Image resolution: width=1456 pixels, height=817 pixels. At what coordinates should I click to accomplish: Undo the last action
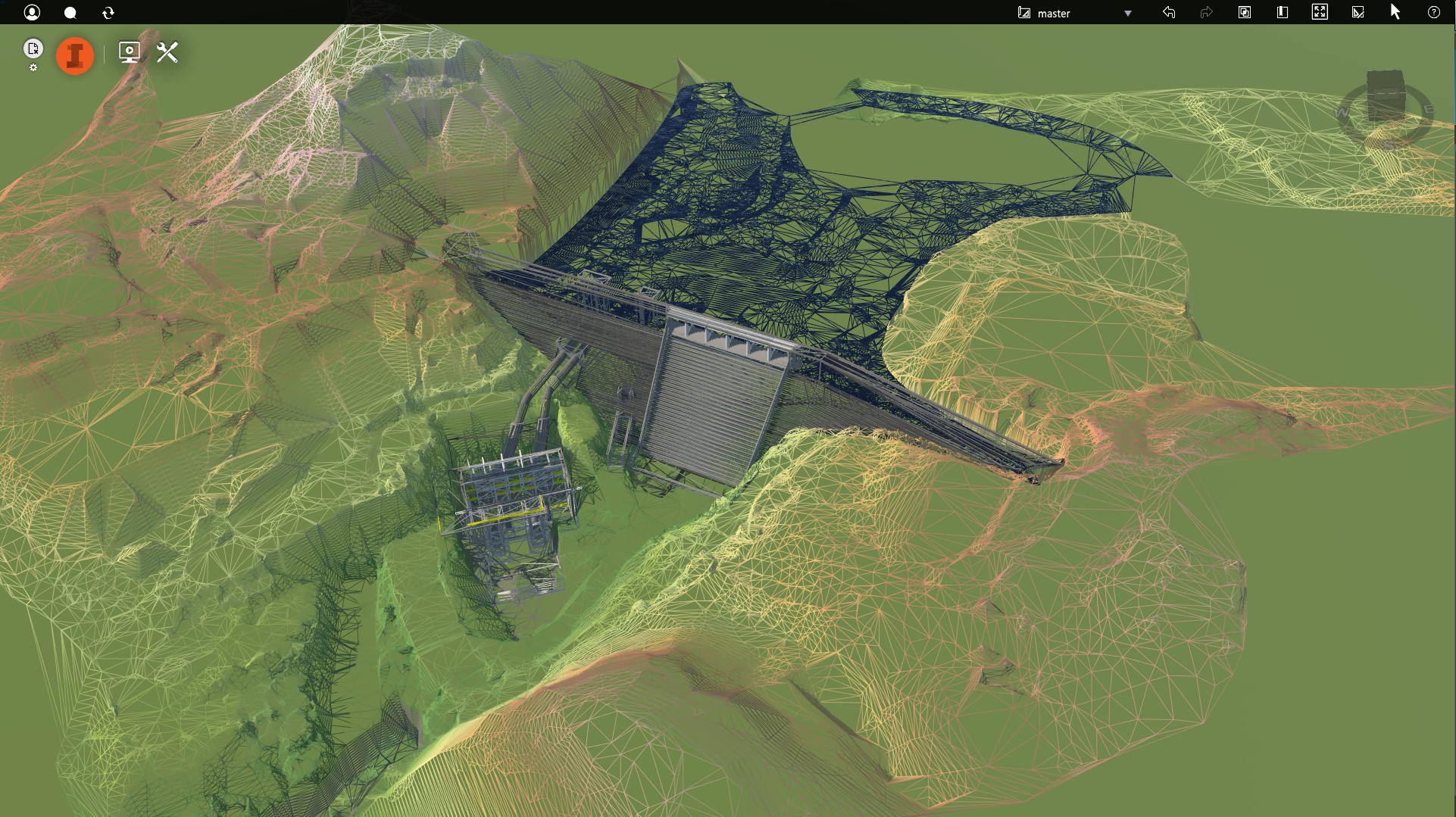1169,12
